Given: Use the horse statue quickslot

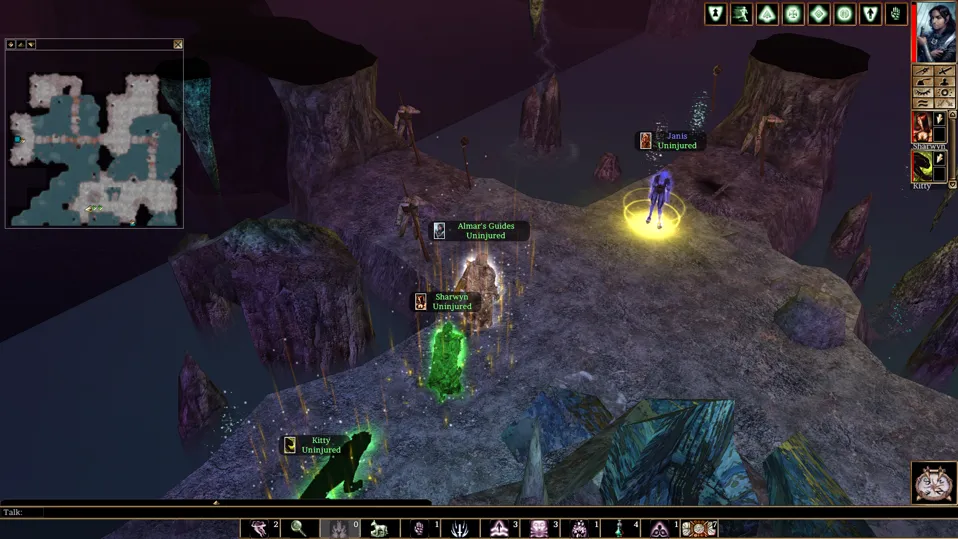Looking at the screenshot, I should [380, 528].
